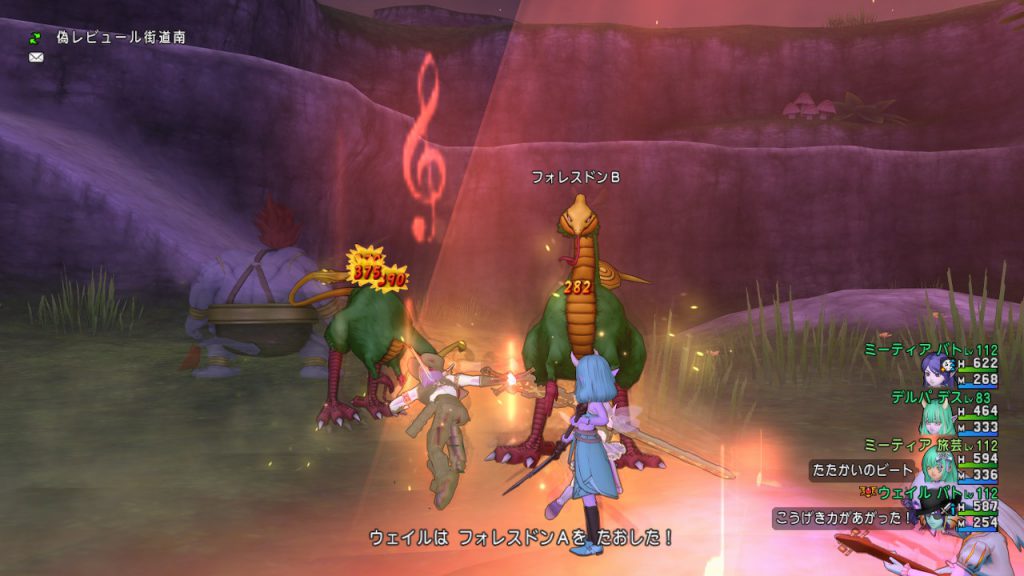Viewport: 1024px width, 576px height.
Task: Target the フォレスドンB enemy name label
Action: click(575, 177)
